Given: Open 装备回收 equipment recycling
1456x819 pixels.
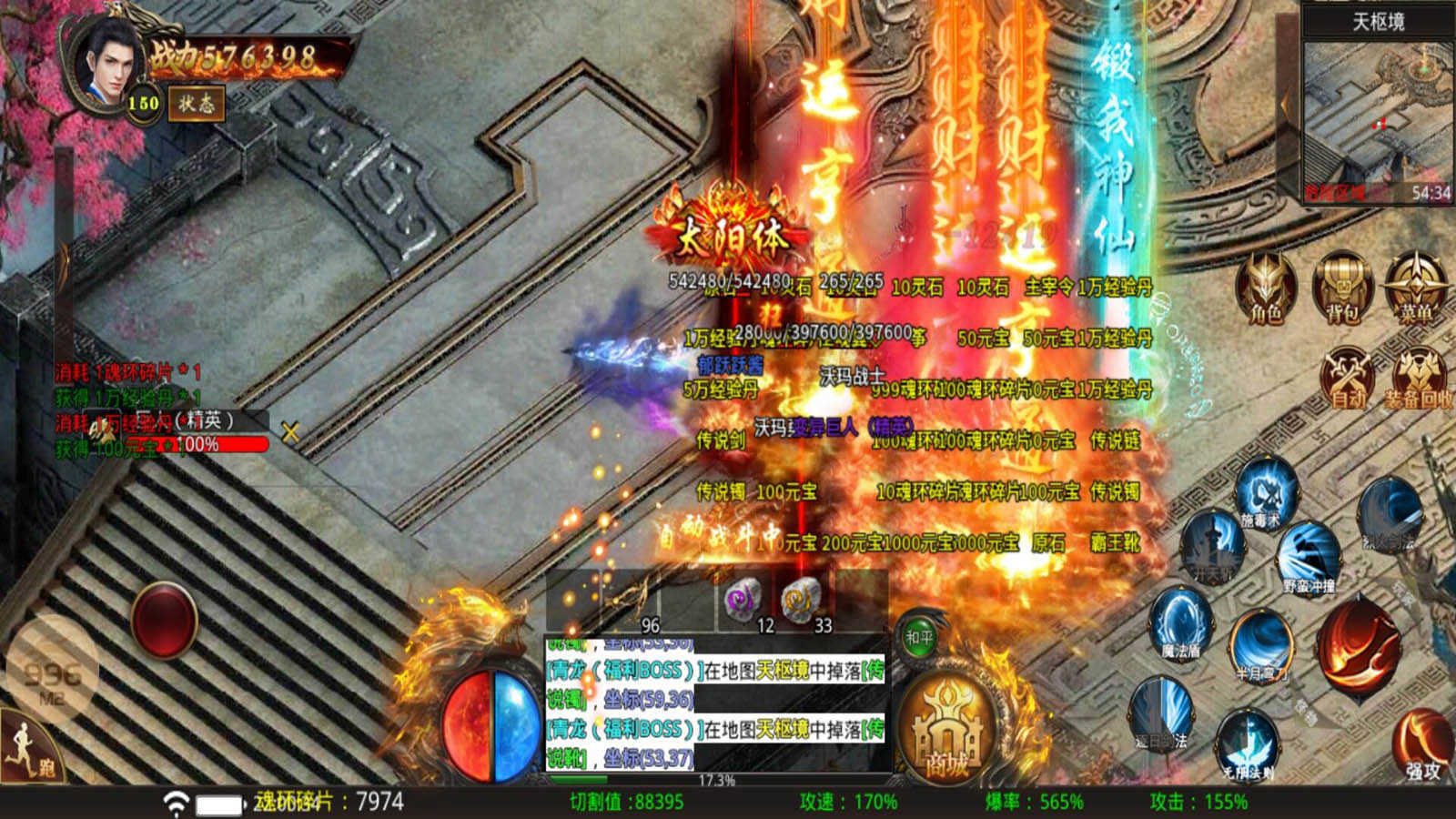Looking at the screenshot, I should [x=1418, y=377].
